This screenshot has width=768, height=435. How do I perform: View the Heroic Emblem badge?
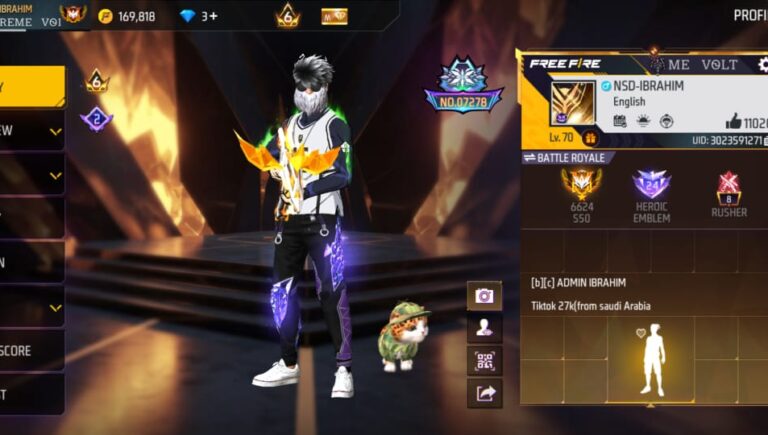pos(651,185)
